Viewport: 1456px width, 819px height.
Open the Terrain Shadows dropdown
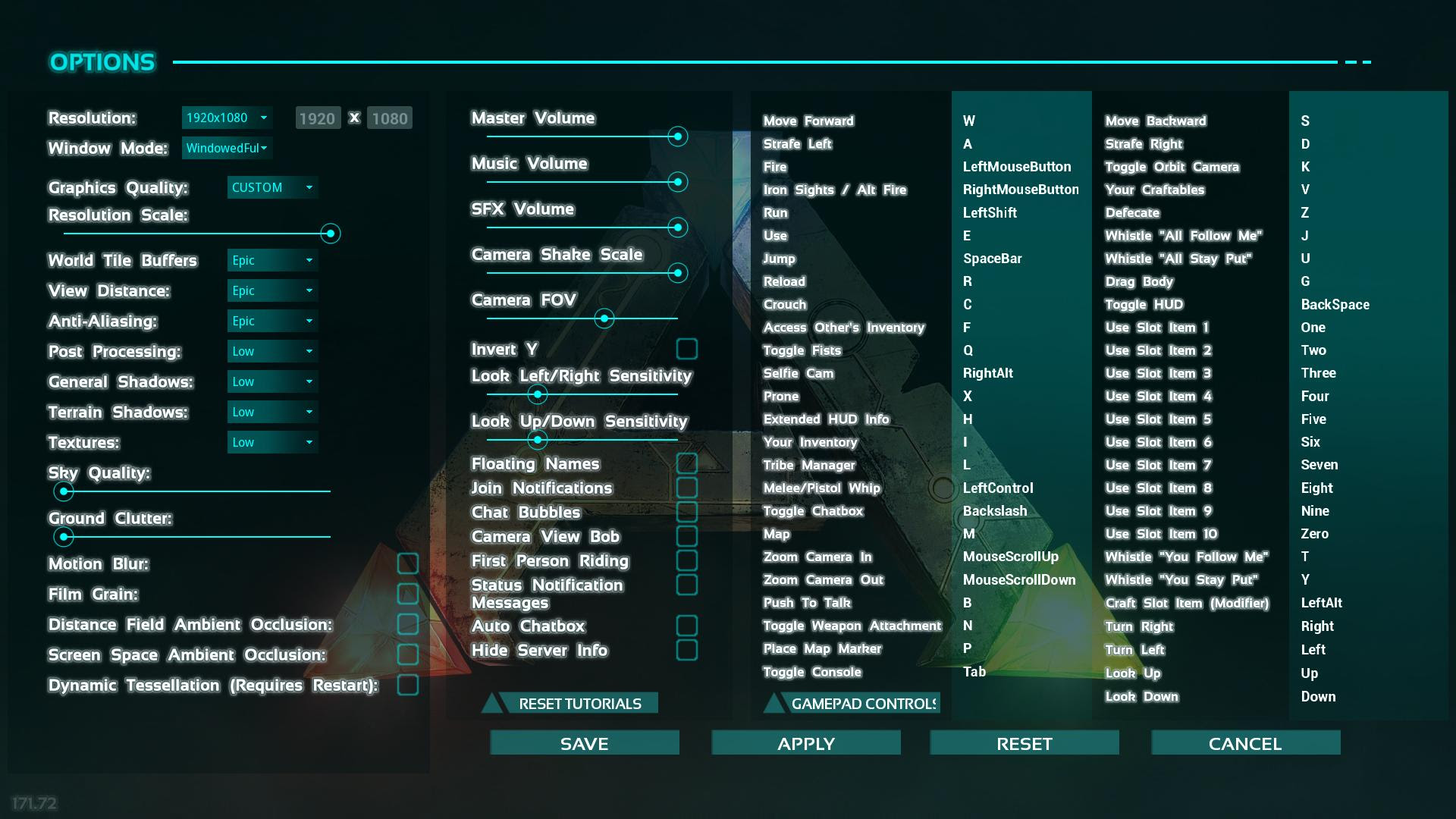click(271, 412)
